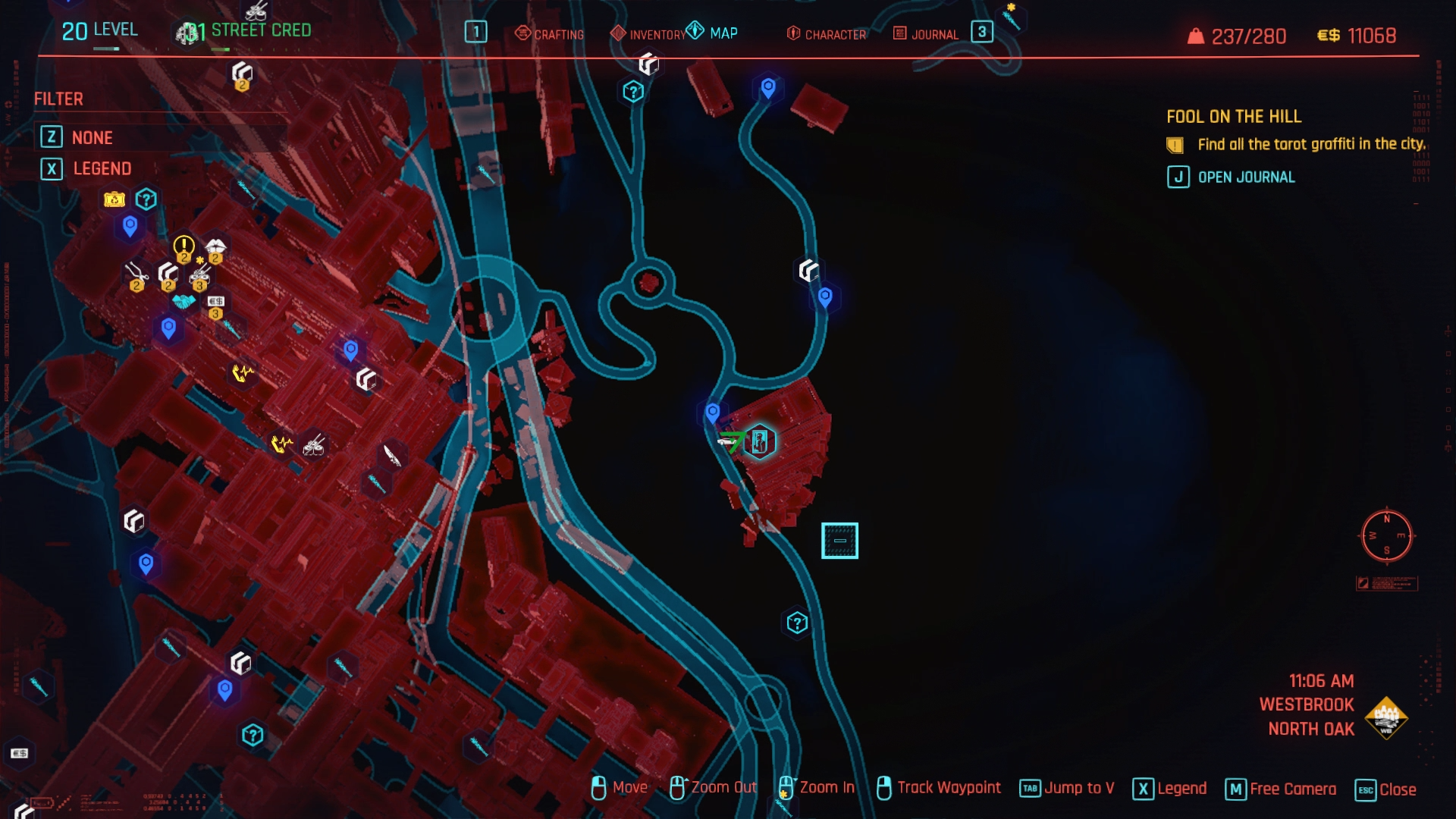Select the scissors ripperdoc marker
The width and height of the screenshot is (1456, 819).
[x=136, y=274]
